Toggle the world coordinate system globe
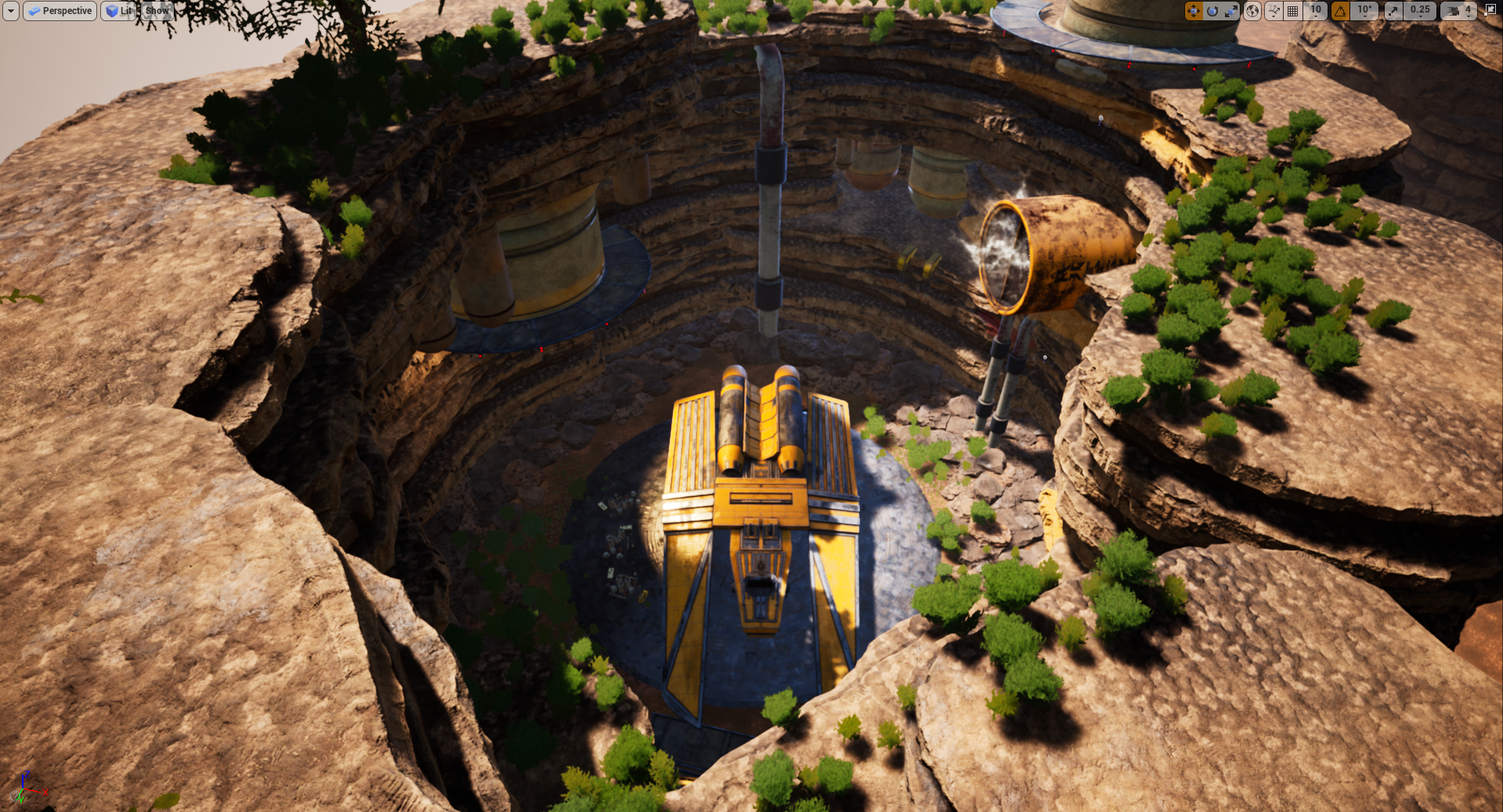This screenshot has width=1503, height=812. pos(1252,11)
